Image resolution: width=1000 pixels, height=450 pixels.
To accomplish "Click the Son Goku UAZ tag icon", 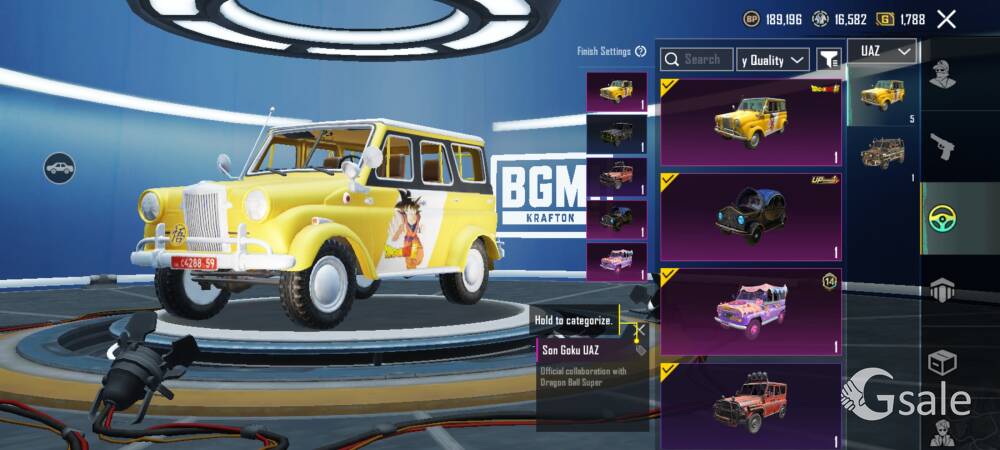I will tap(640, 350).
